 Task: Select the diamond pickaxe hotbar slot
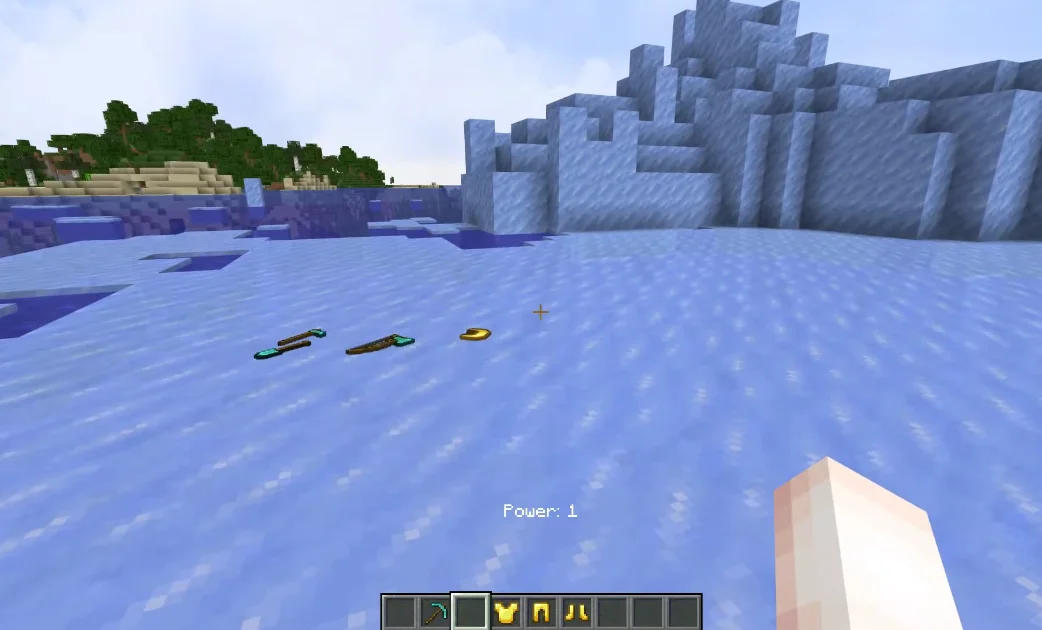pyautogui.click(x=435, y=612)
